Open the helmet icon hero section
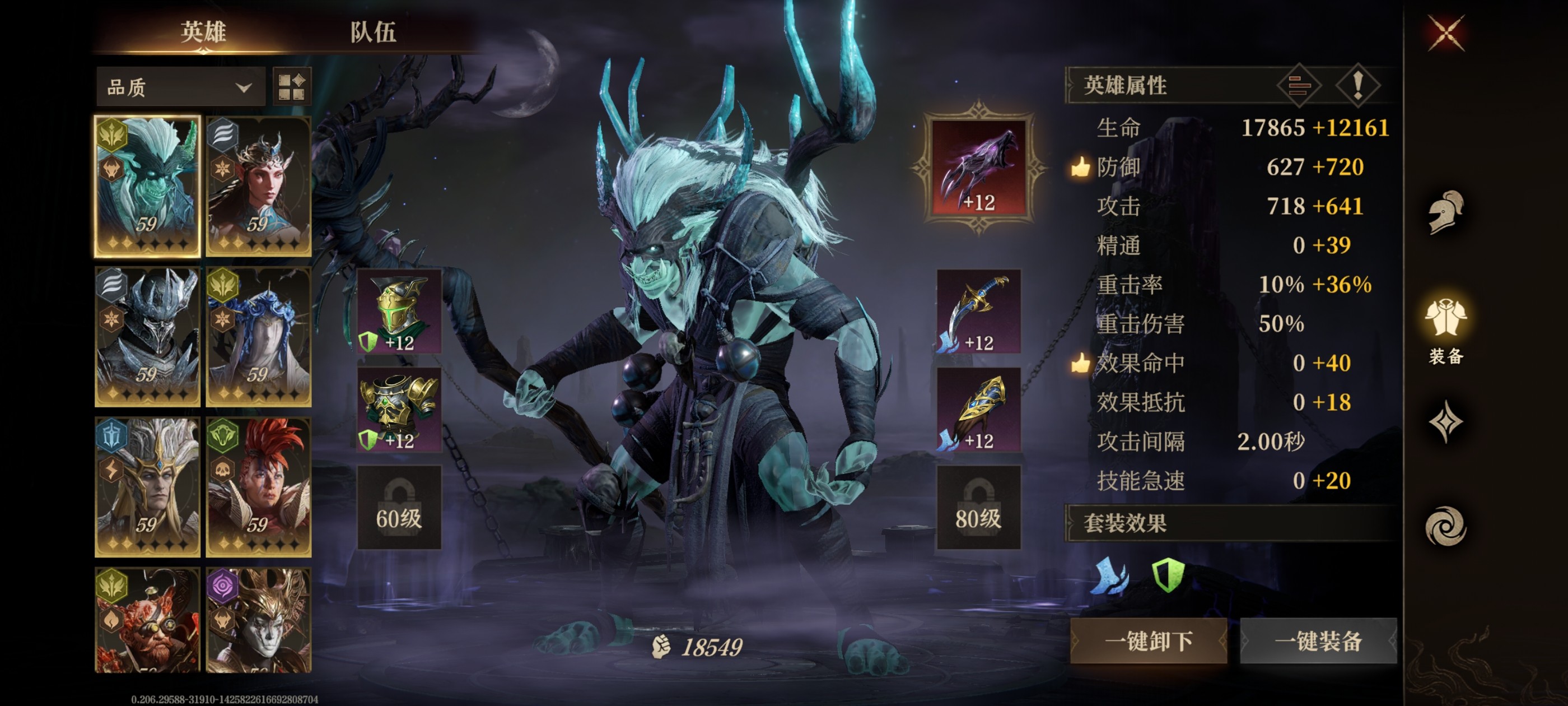 (1446, 212)
